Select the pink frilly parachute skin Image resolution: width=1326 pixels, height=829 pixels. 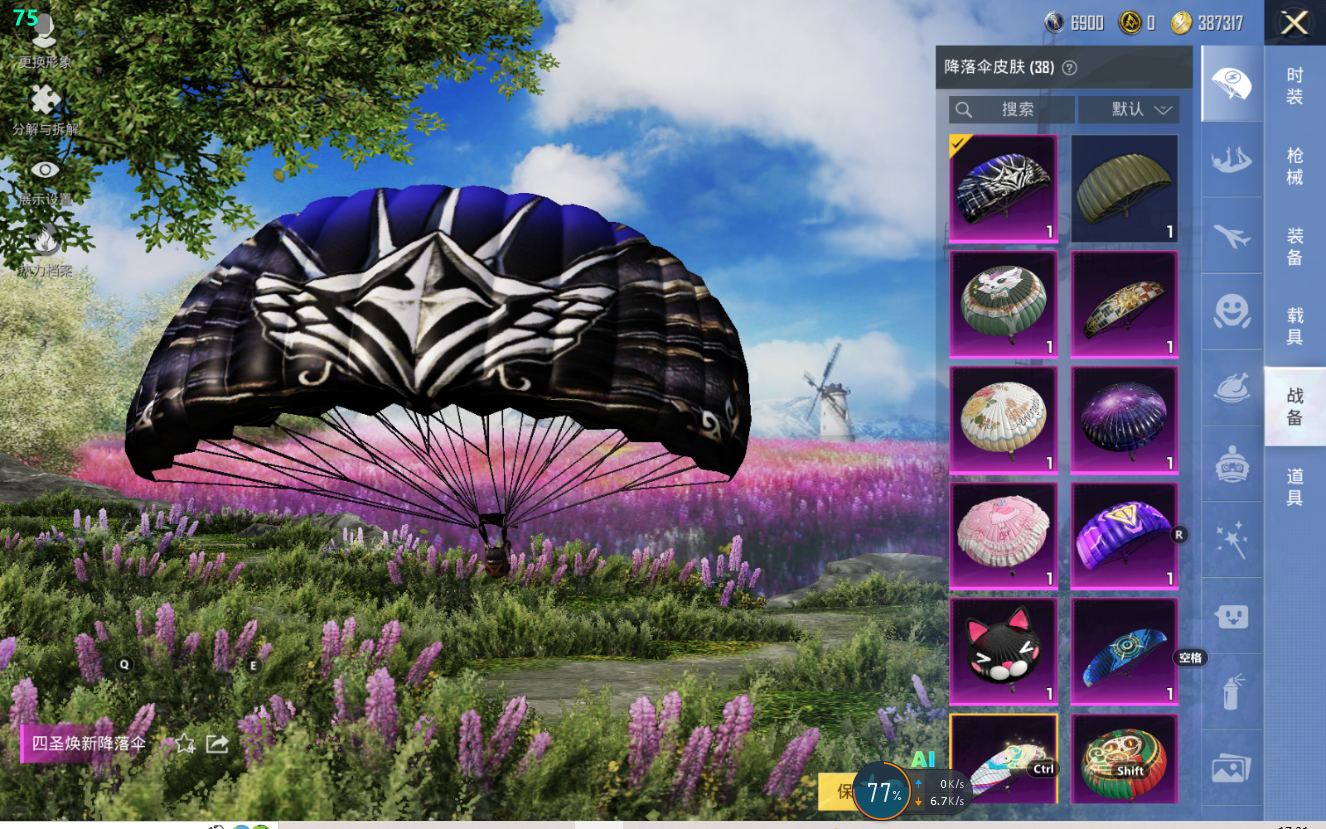[x=1003, y=536]
